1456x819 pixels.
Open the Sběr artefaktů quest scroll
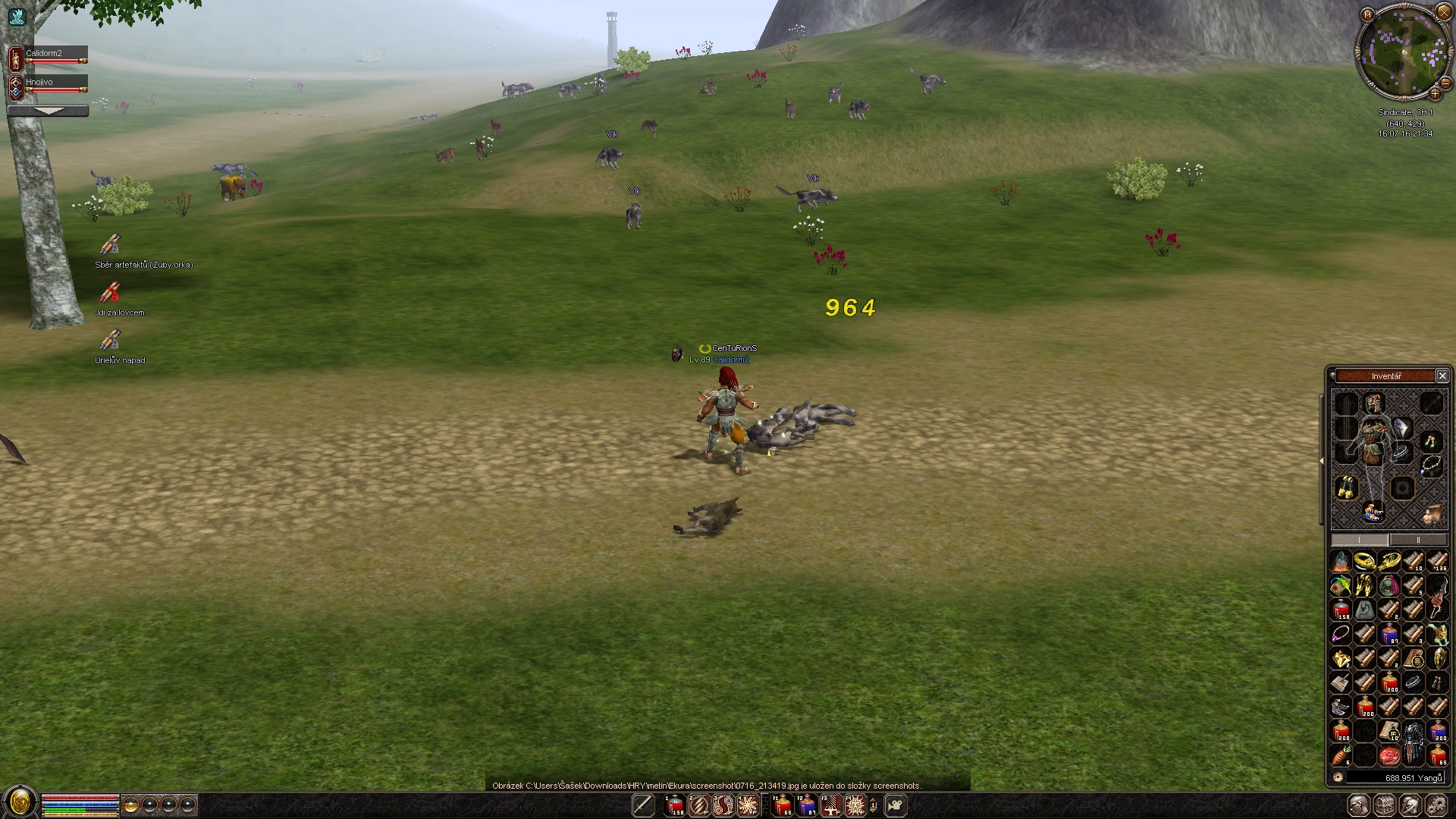coord(111,245)
